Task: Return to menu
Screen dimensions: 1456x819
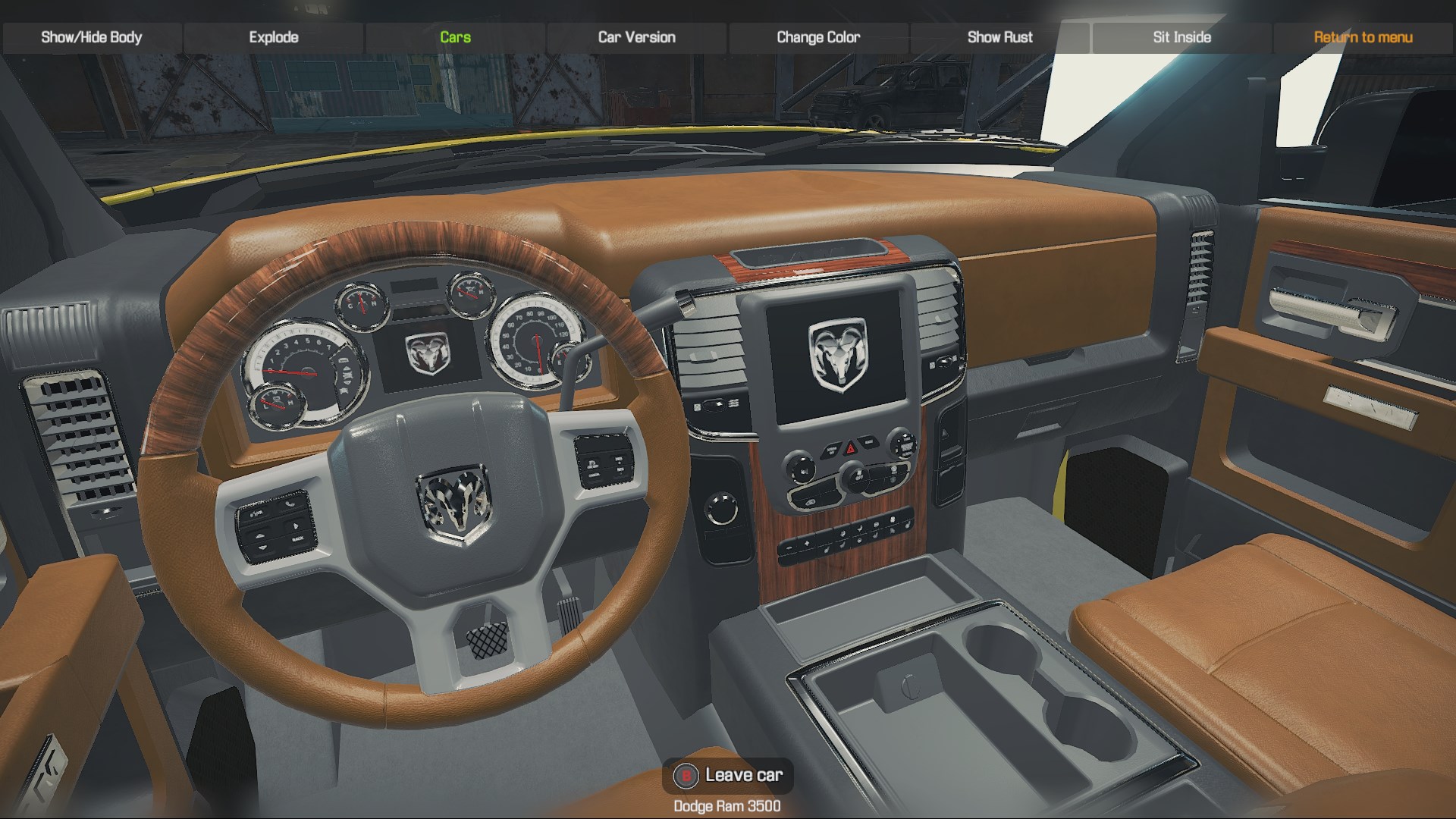Action: [x=1363, y=37]
